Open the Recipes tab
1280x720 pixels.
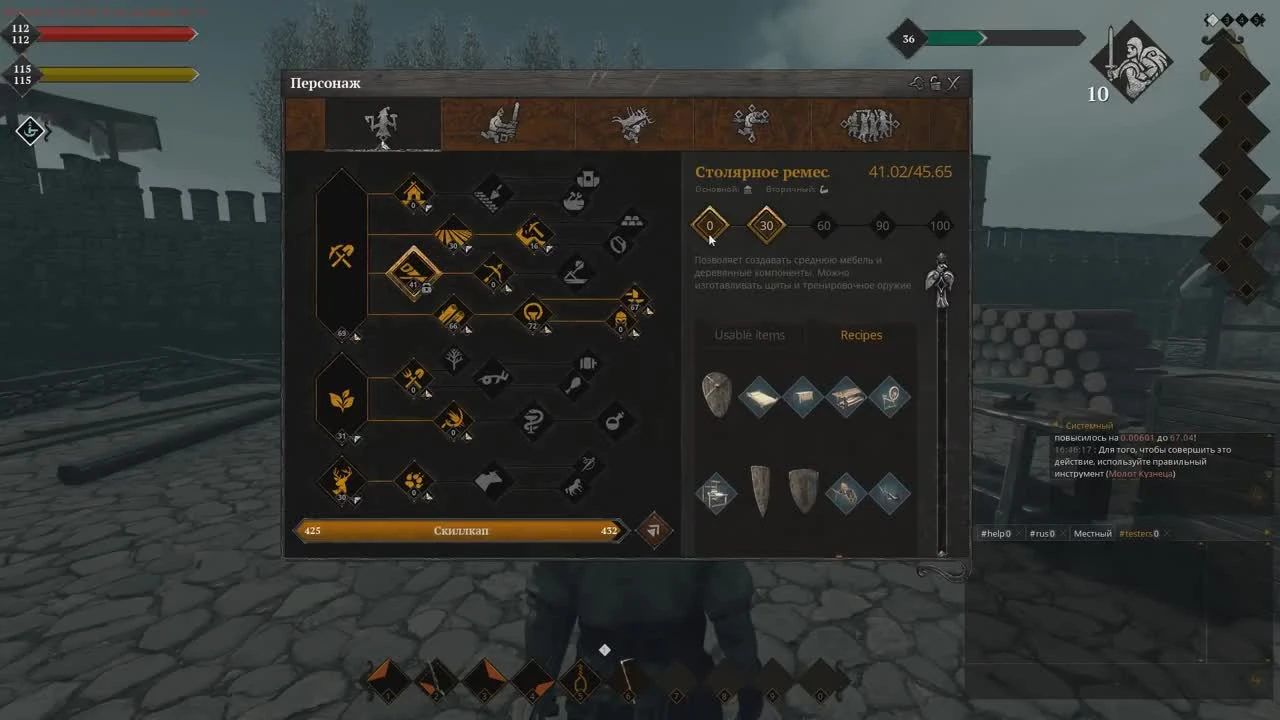click(x=860, y=335)
